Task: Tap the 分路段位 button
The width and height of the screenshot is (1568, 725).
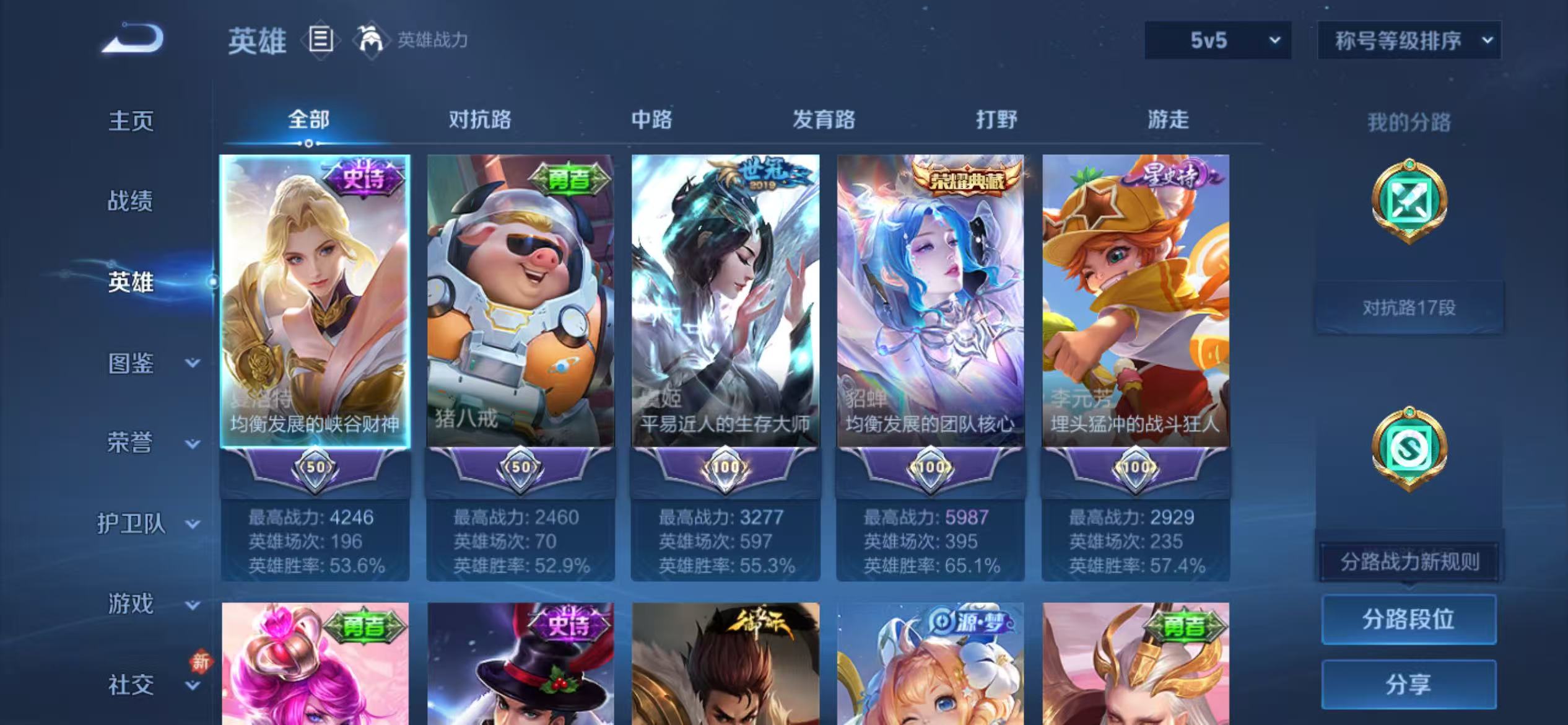Action: pos(1409,618)
